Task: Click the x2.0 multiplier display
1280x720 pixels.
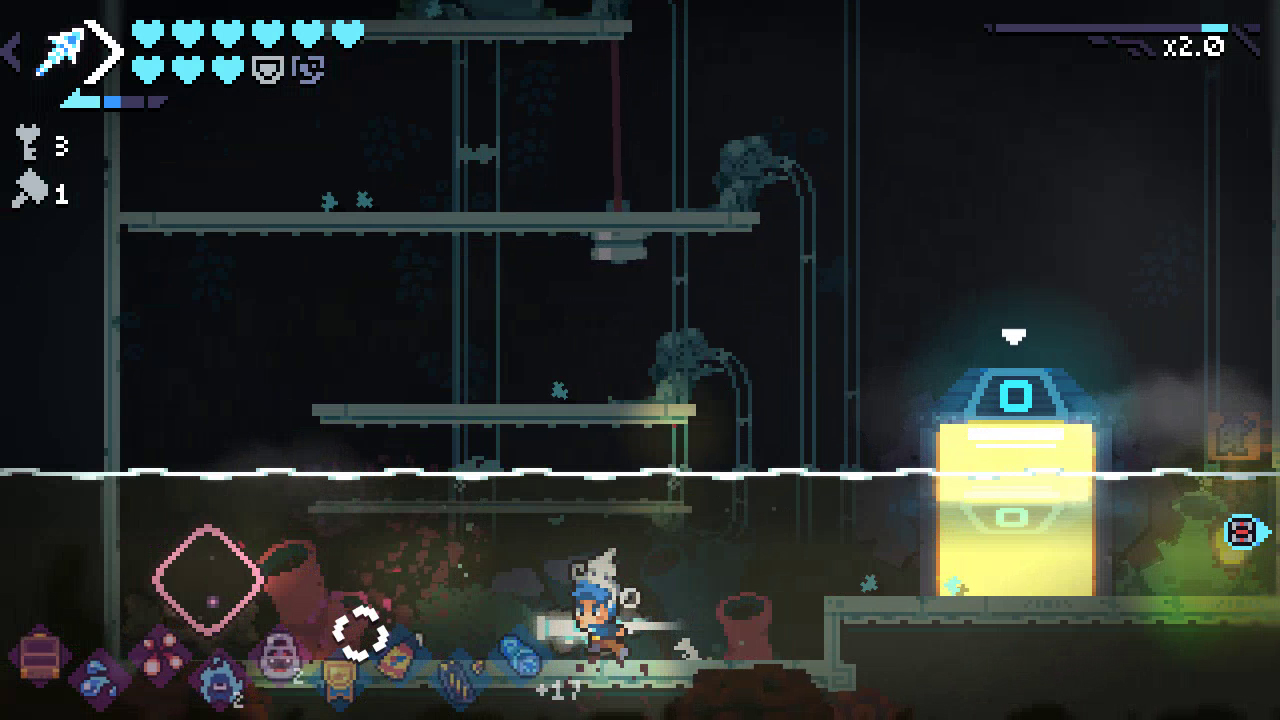Action: (1197, 44)
